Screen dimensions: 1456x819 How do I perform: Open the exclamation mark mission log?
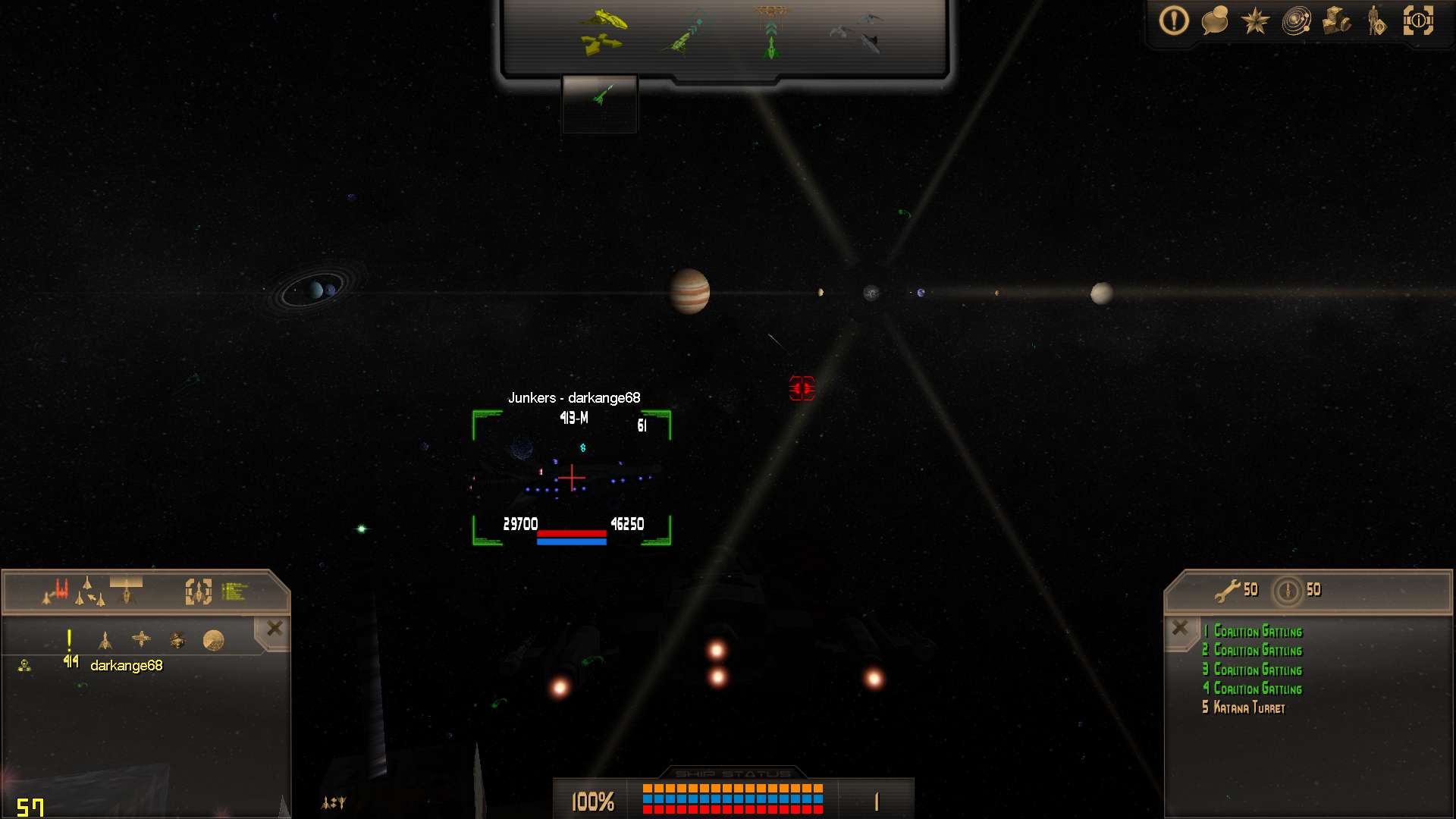tap(1173, 20)
